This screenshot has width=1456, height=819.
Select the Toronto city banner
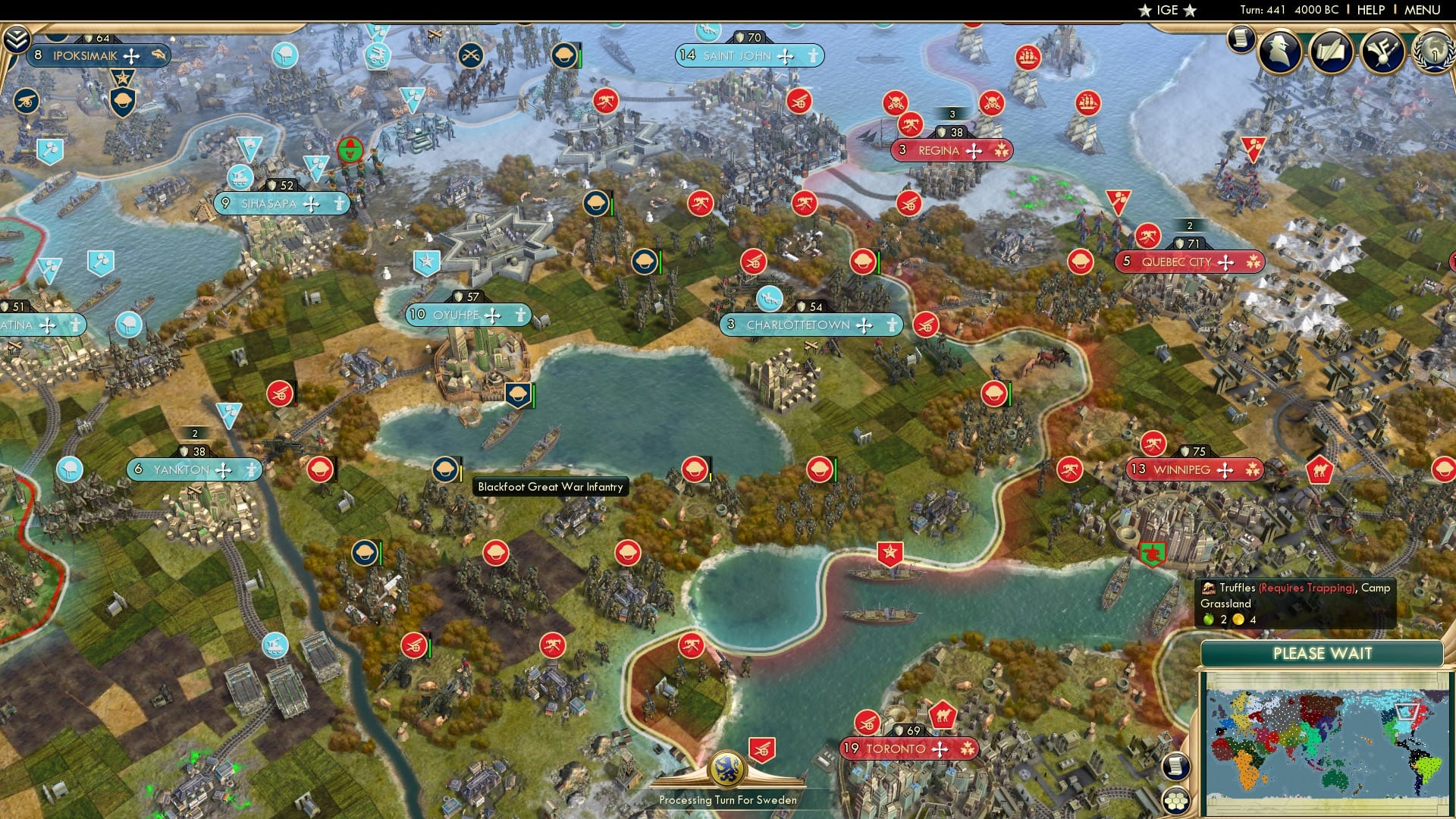[902, 749]
